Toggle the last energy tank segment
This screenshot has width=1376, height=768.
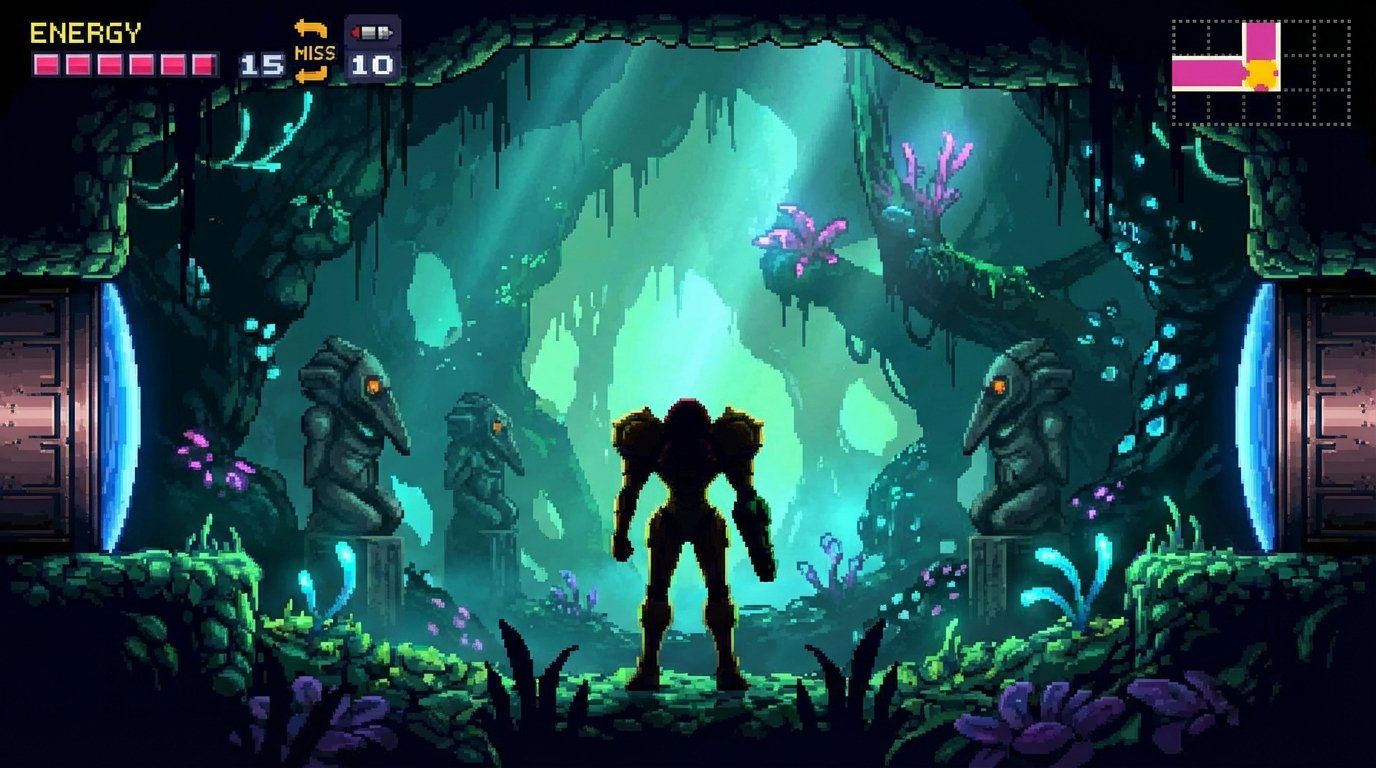tap(202, 63)
